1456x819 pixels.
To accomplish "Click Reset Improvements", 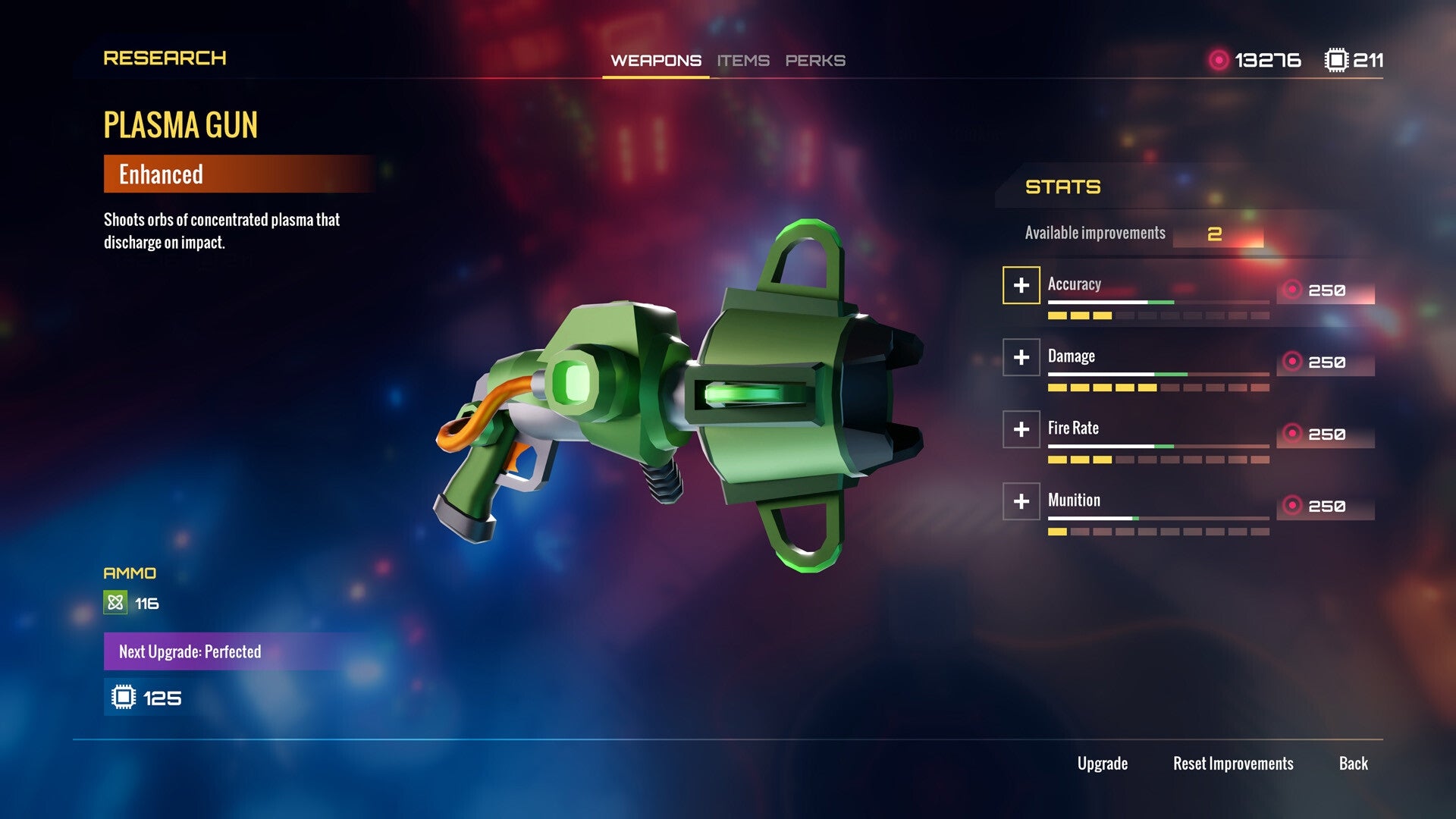I will (1233, 764).
